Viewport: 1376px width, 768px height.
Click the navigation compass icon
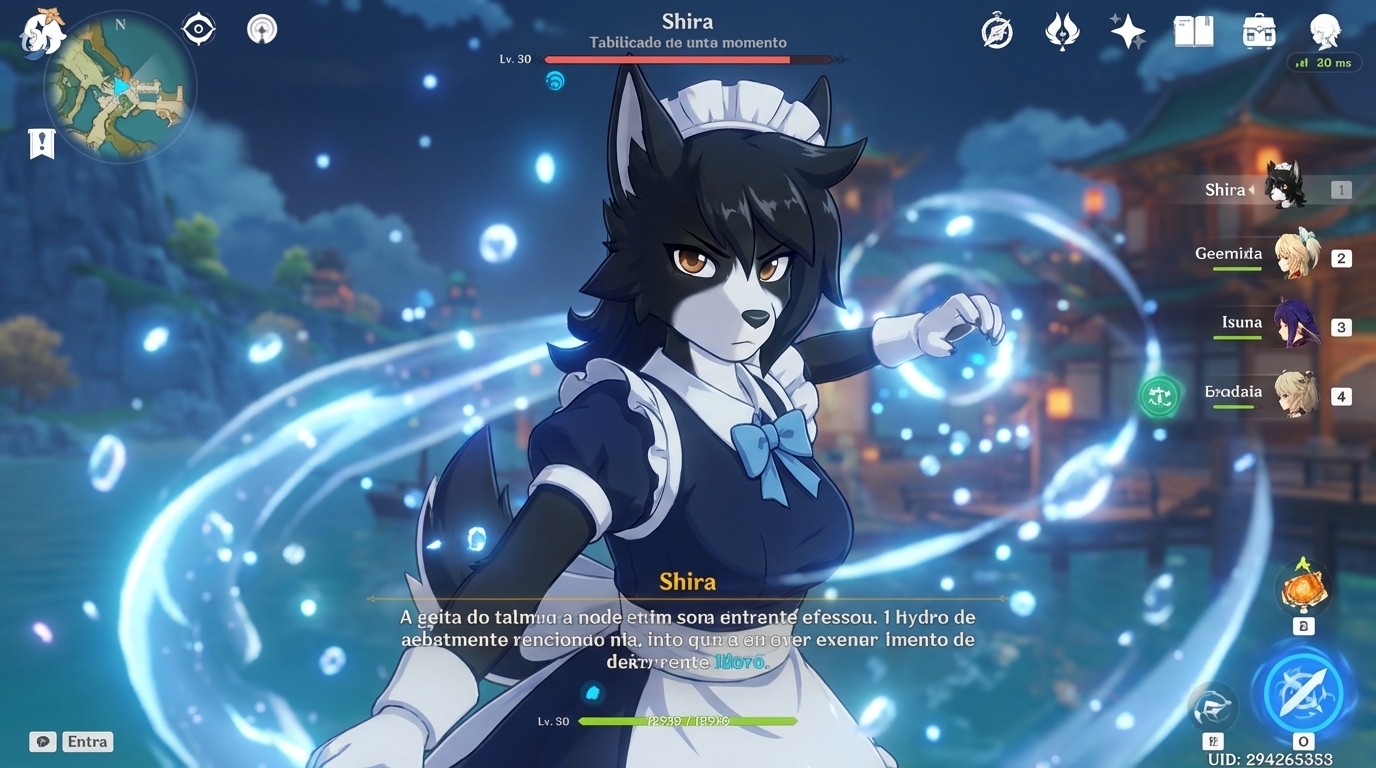pyautogui.click(x=197, y=28)
